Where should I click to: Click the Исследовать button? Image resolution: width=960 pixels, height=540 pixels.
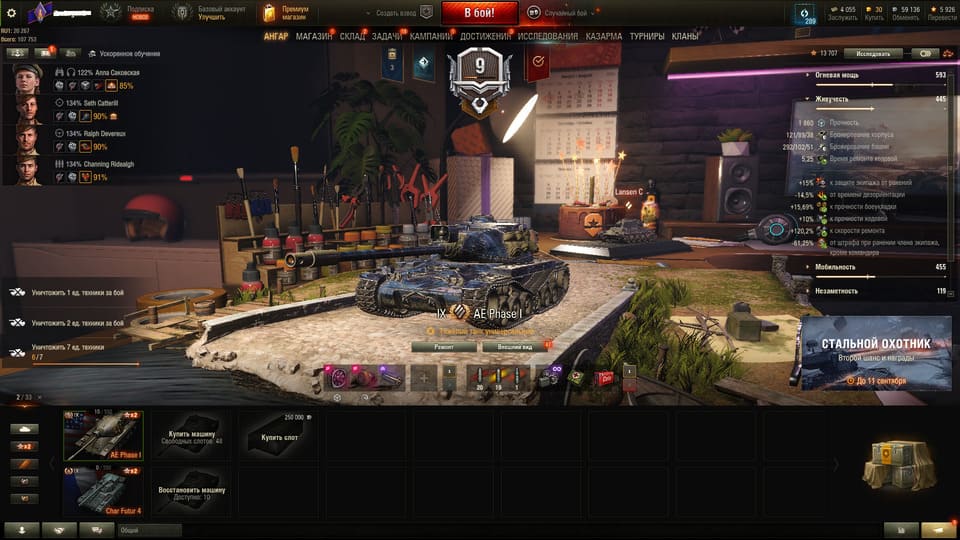[x=872, y=53]
